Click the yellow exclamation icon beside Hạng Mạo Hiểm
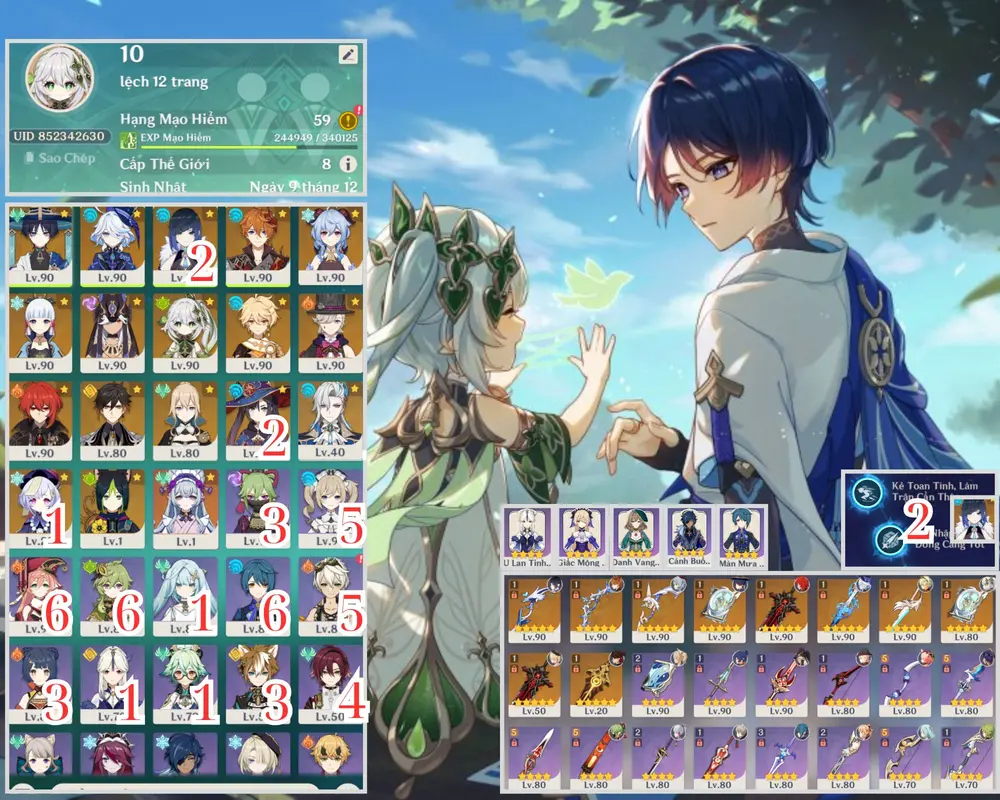 coord(349,121)
